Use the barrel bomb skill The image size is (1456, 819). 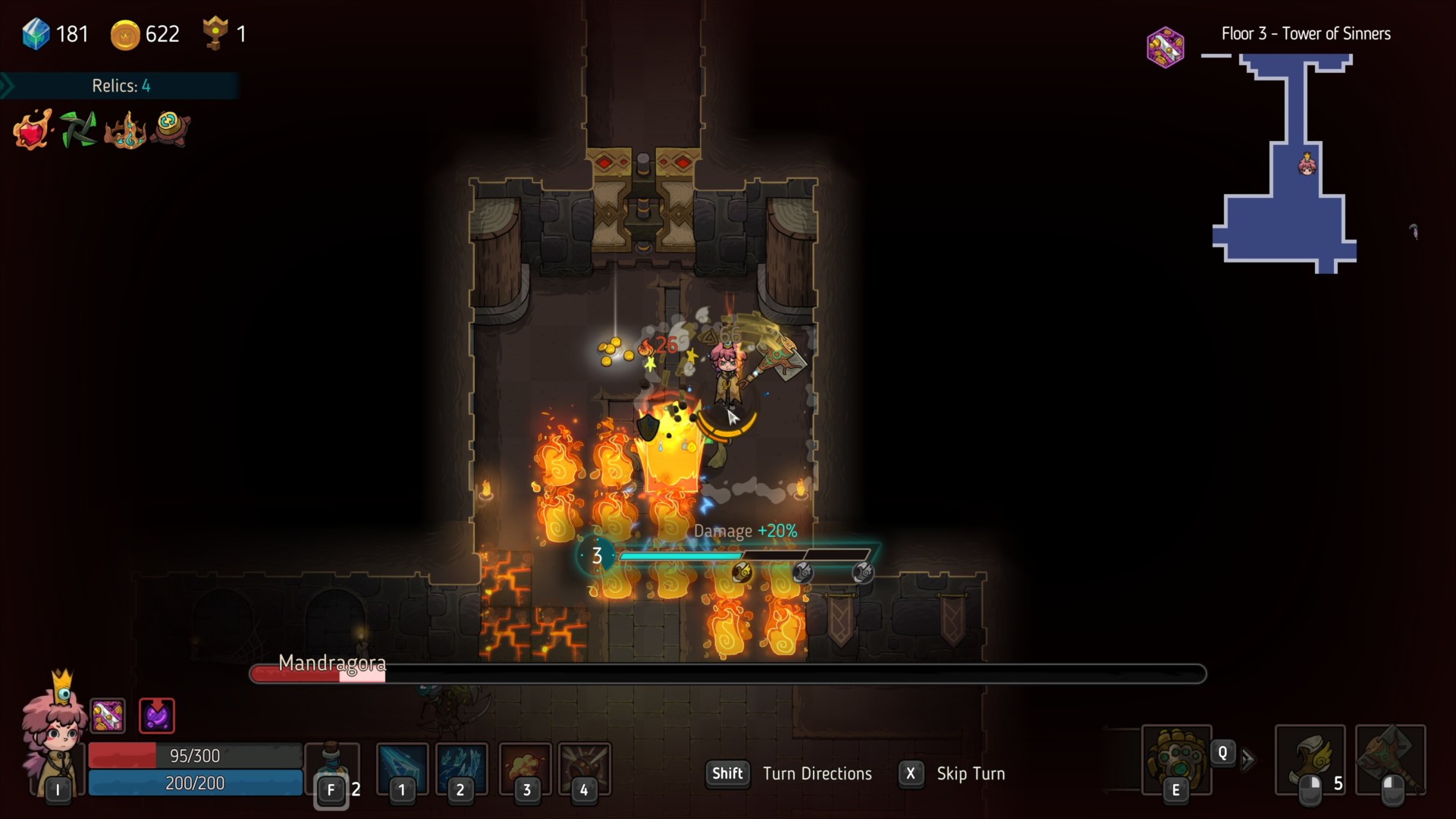coord(584,767)
